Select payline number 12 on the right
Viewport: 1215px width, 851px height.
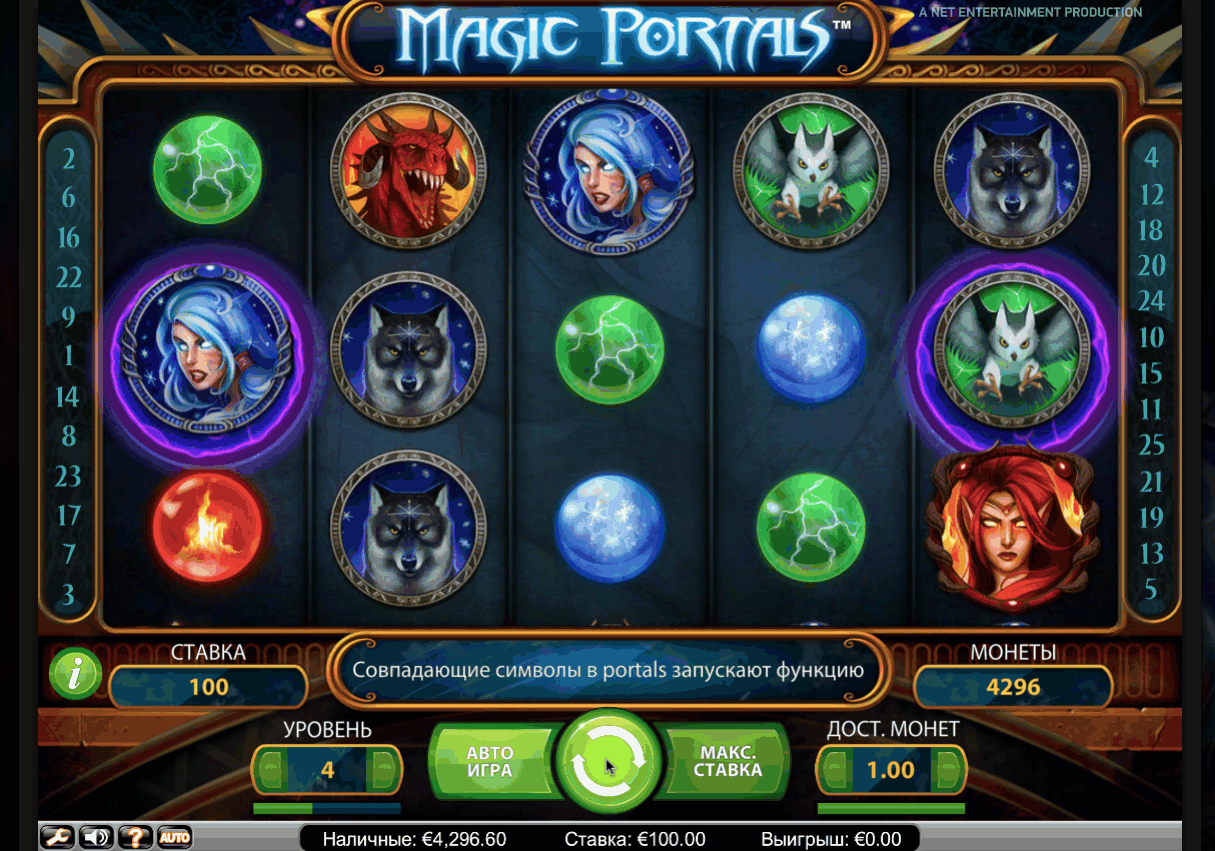coord(1152,194)
